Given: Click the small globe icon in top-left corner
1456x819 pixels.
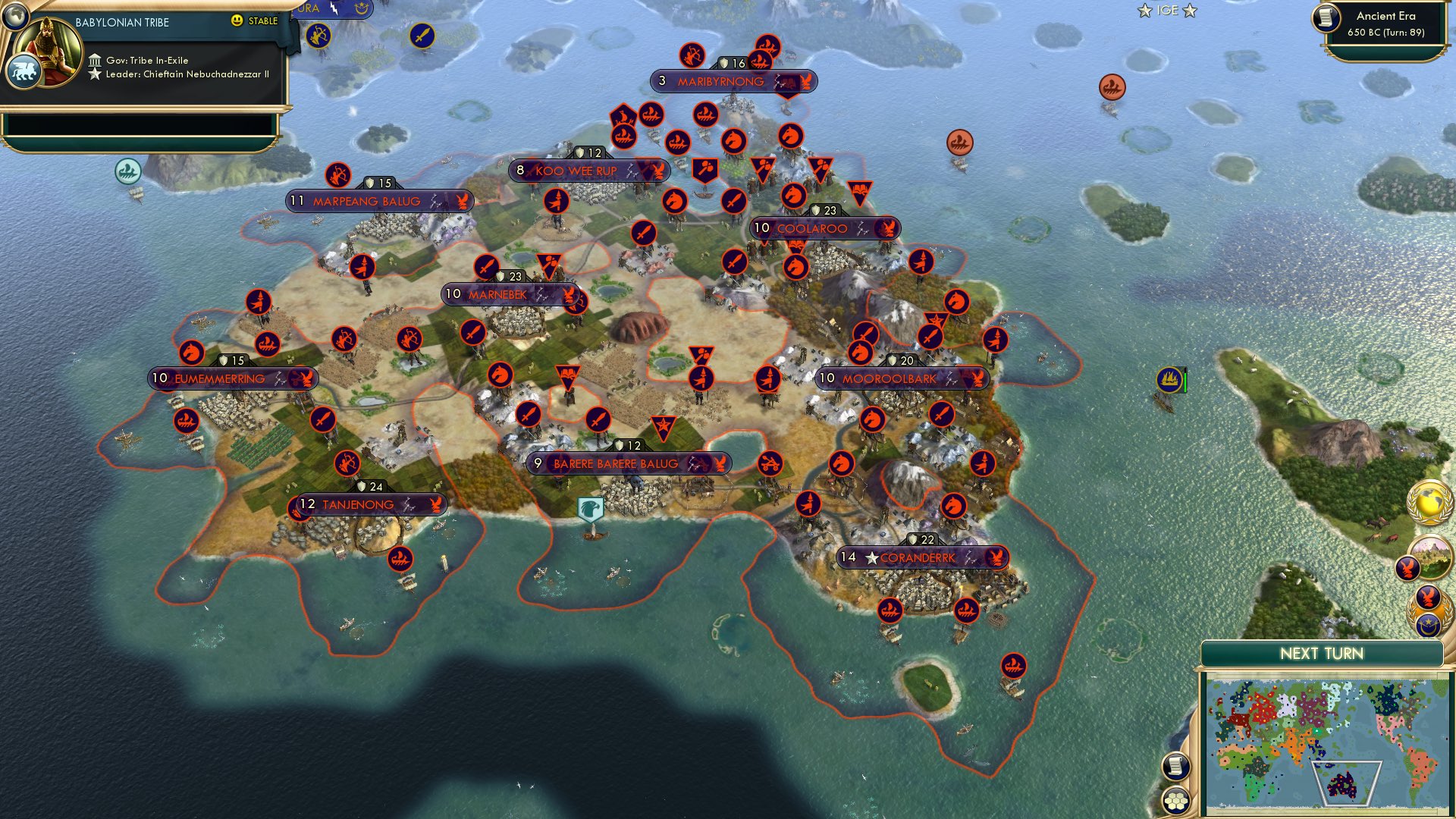Looking at the screenshot, I should coord(14,17).
